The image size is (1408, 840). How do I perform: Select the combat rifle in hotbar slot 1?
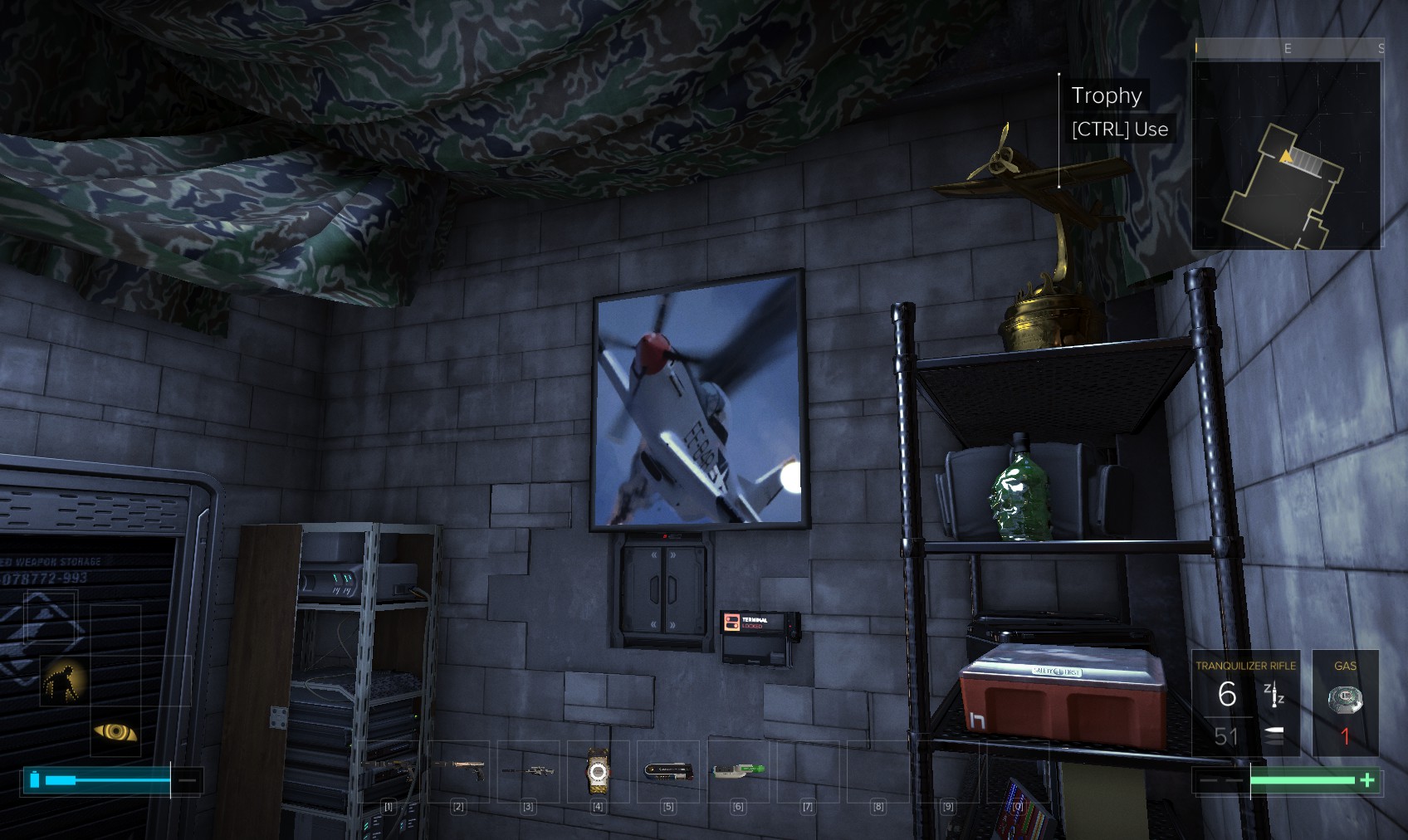click(x=390, y=770)
